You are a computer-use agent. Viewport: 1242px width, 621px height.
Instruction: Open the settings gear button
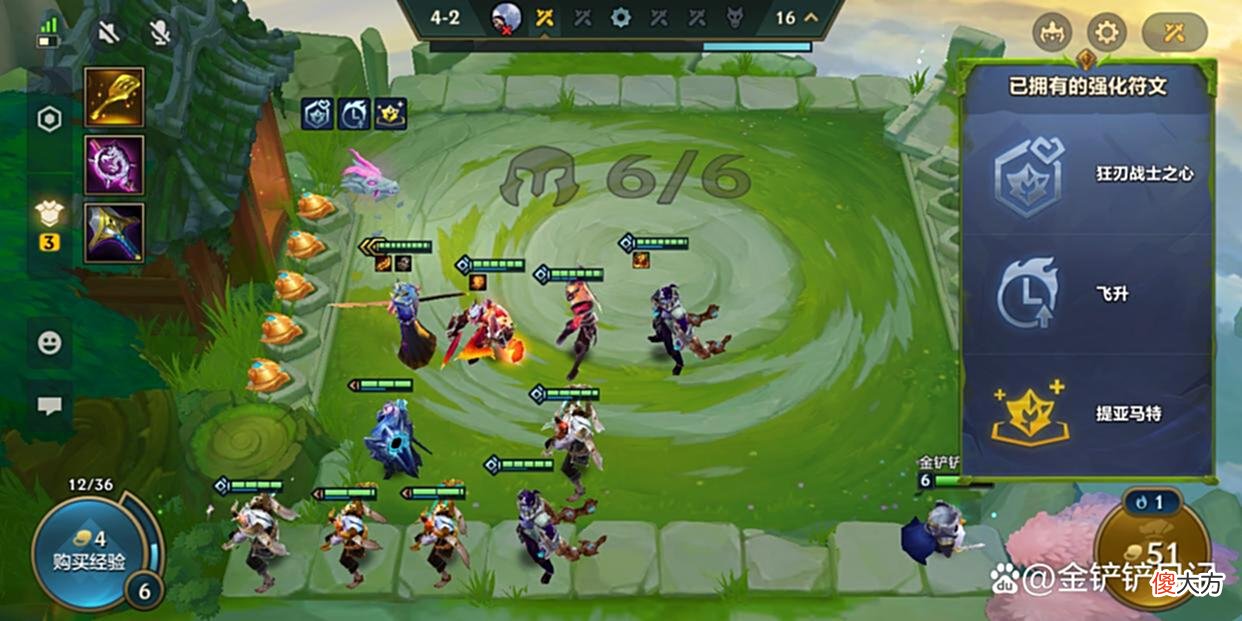pos(1106,33)
